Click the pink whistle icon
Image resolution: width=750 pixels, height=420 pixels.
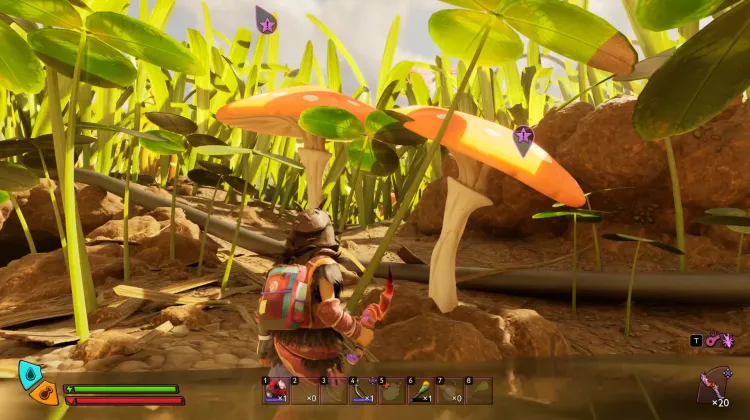click(x=711, y=341)
